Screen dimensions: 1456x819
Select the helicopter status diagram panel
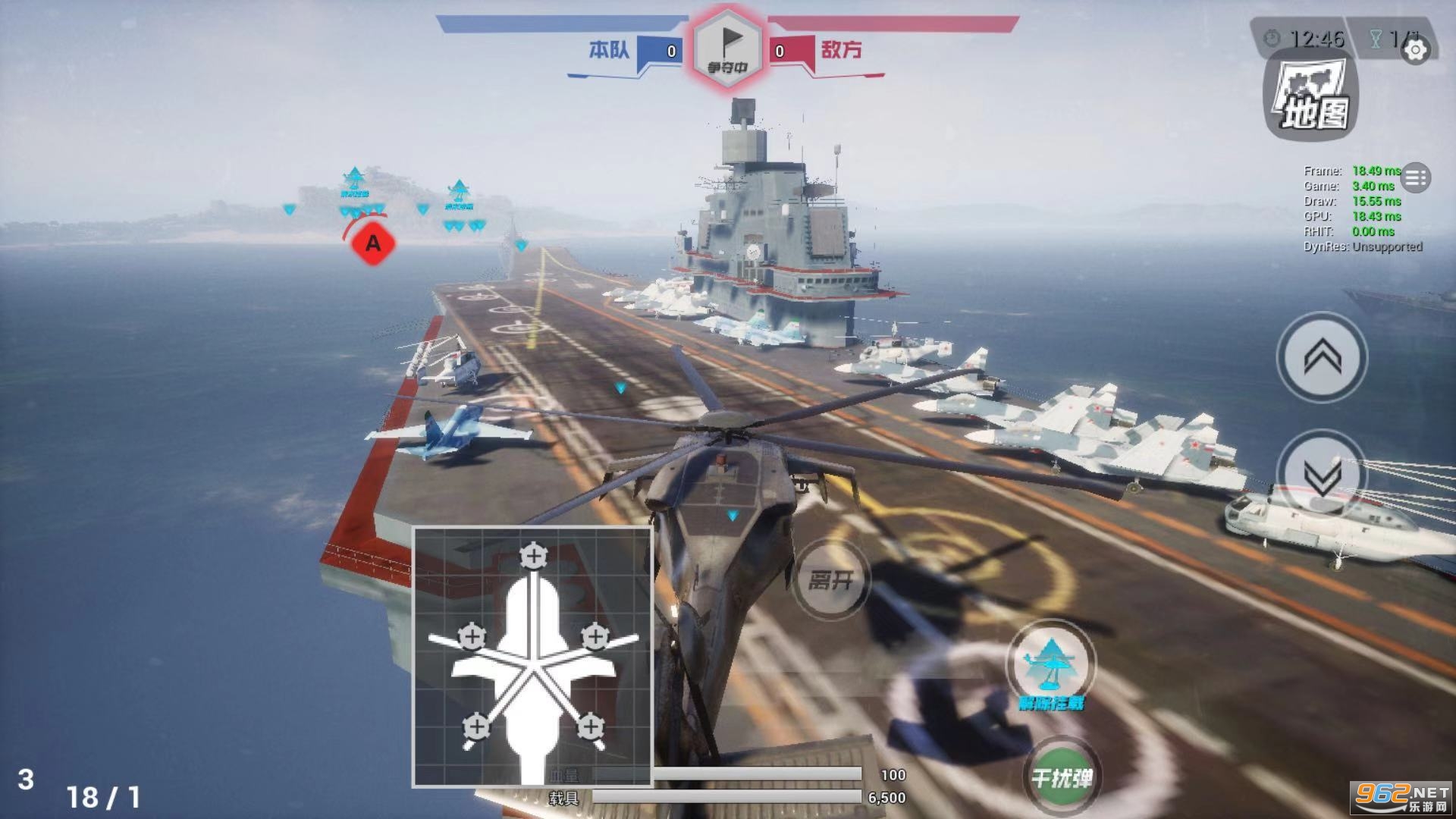coord(532,657)
